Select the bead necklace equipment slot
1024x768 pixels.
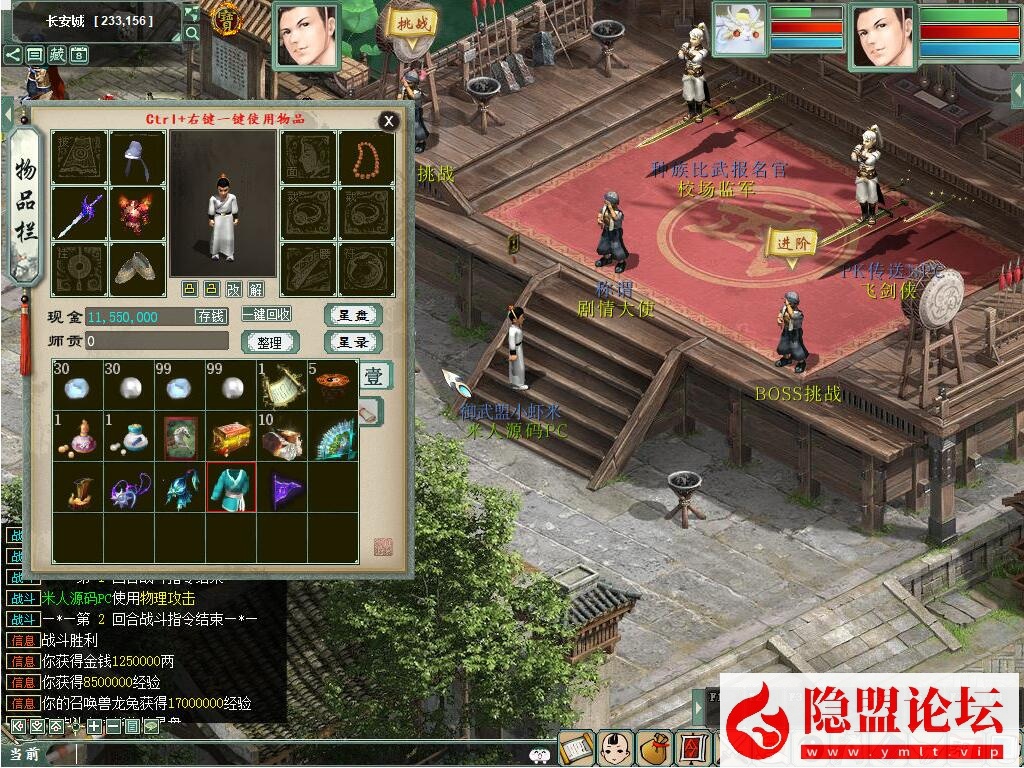click(x=367, y=157)
